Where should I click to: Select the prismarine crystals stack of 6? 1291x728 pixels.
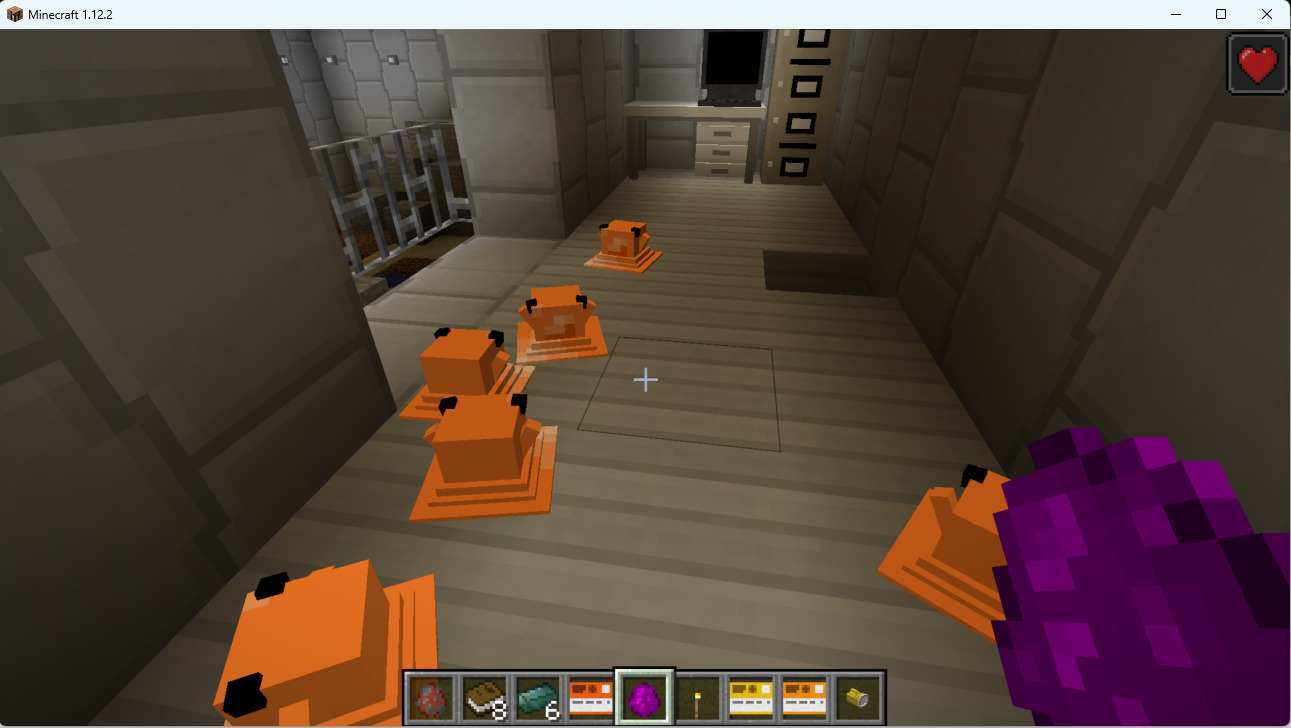pyautogui.click(x=536, y=695)
